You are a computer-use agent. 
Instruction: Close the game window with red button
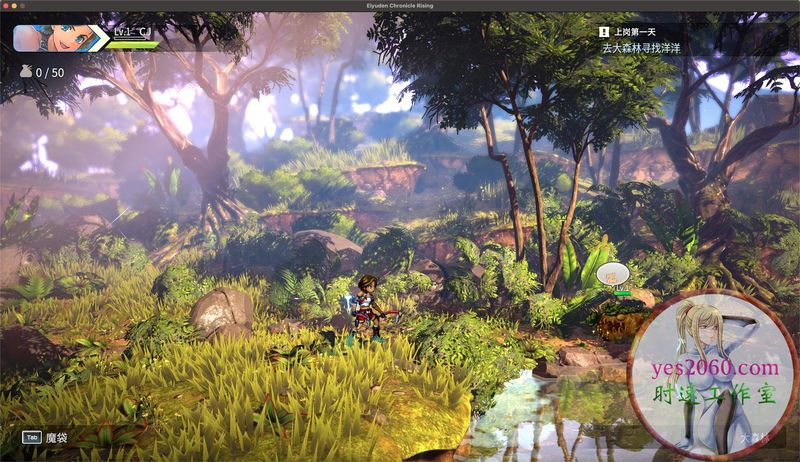pos(7,6)
